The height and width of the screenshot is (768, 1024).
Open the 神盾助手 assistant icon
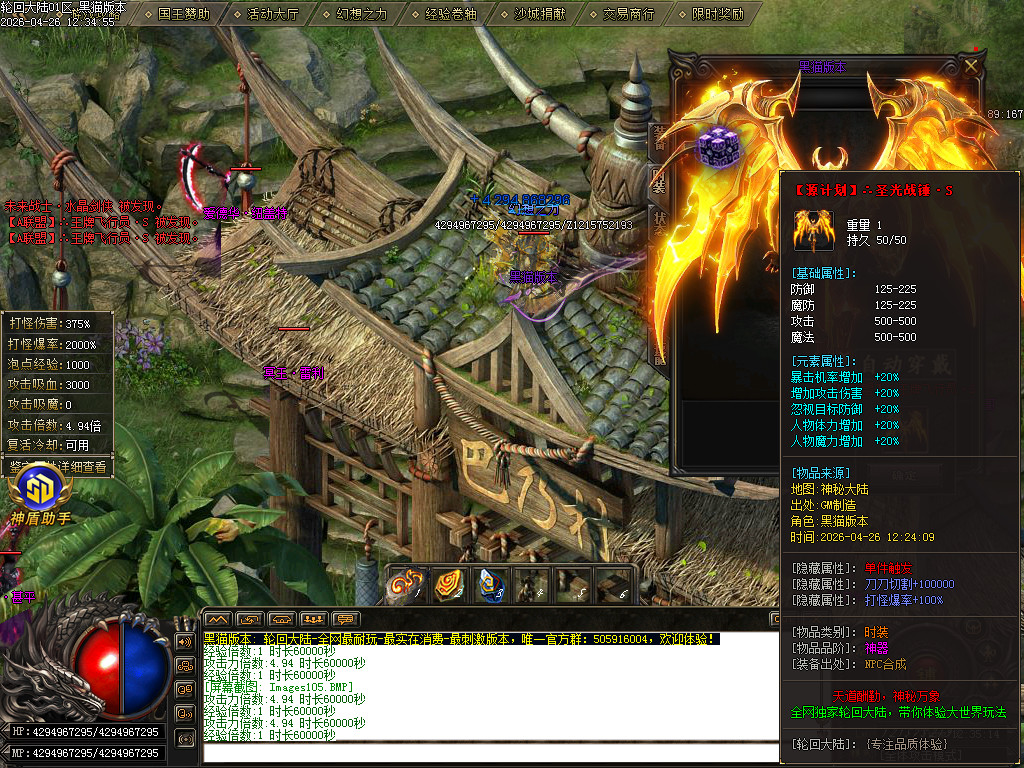(x=40, y=492)
